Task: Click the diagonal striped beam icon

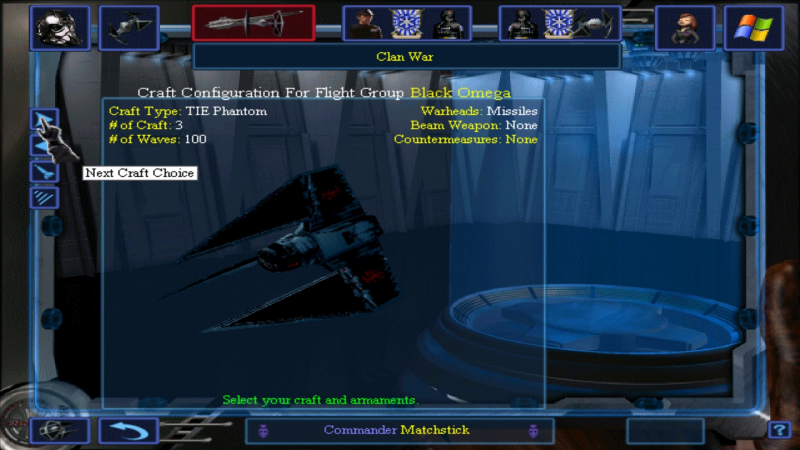Action: tap(44, 197)
